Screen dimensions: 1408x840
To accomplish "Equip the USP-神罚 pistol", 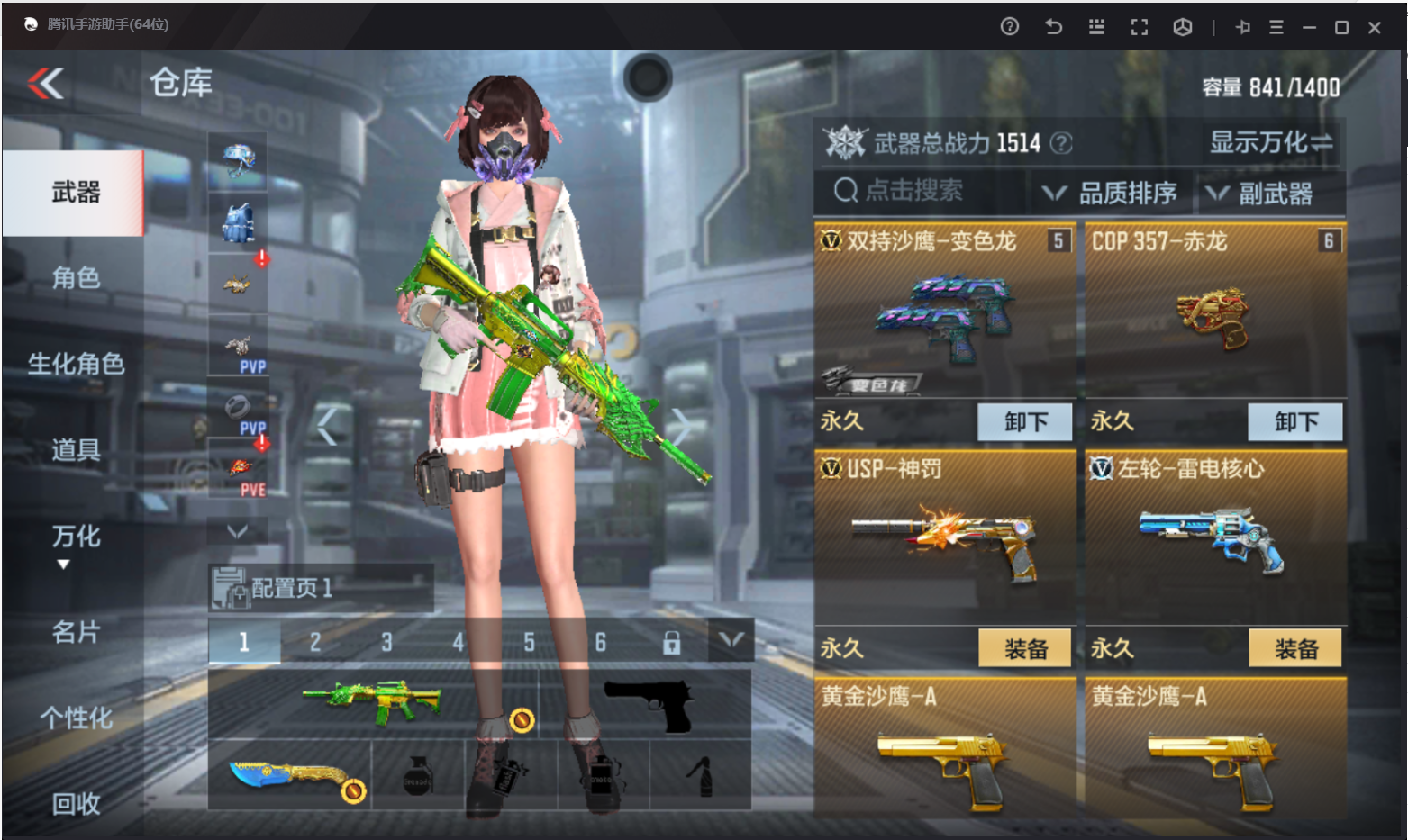I will [x=1025, y=648].
